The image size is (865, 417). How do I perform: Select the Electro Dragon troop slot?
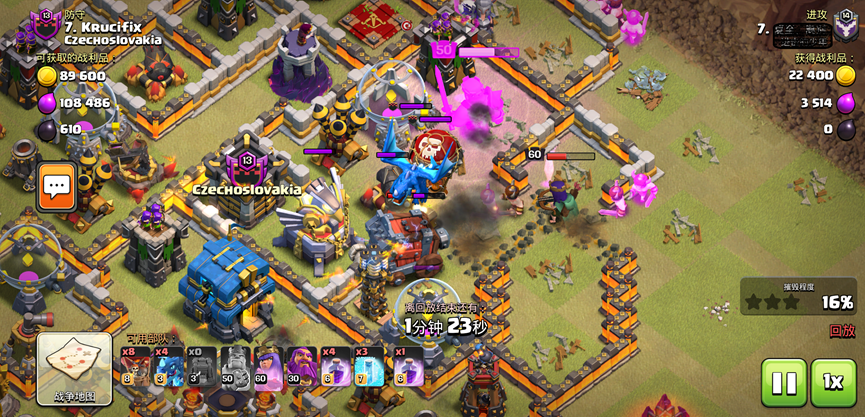point(168,367)
